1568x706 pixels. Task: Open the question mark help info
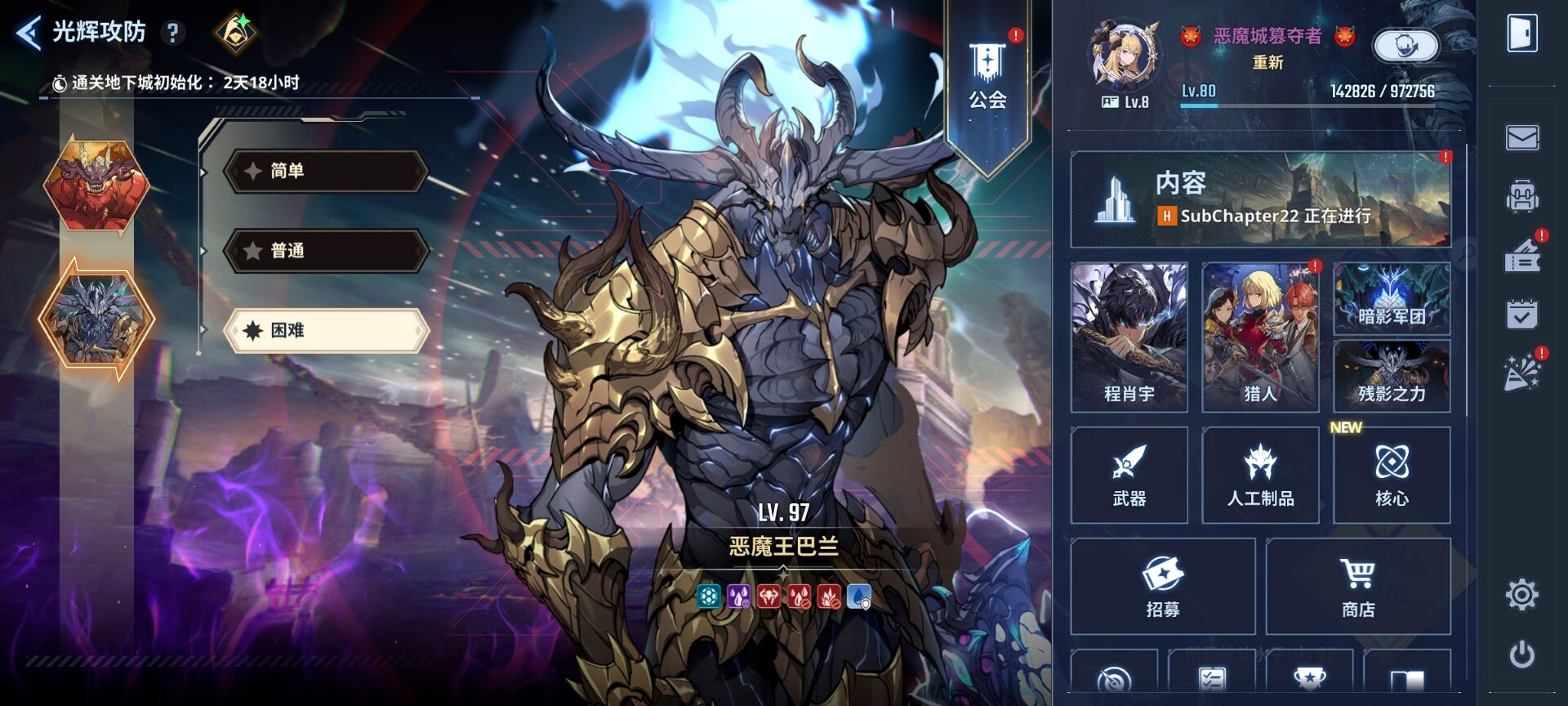tap(172, 33)
